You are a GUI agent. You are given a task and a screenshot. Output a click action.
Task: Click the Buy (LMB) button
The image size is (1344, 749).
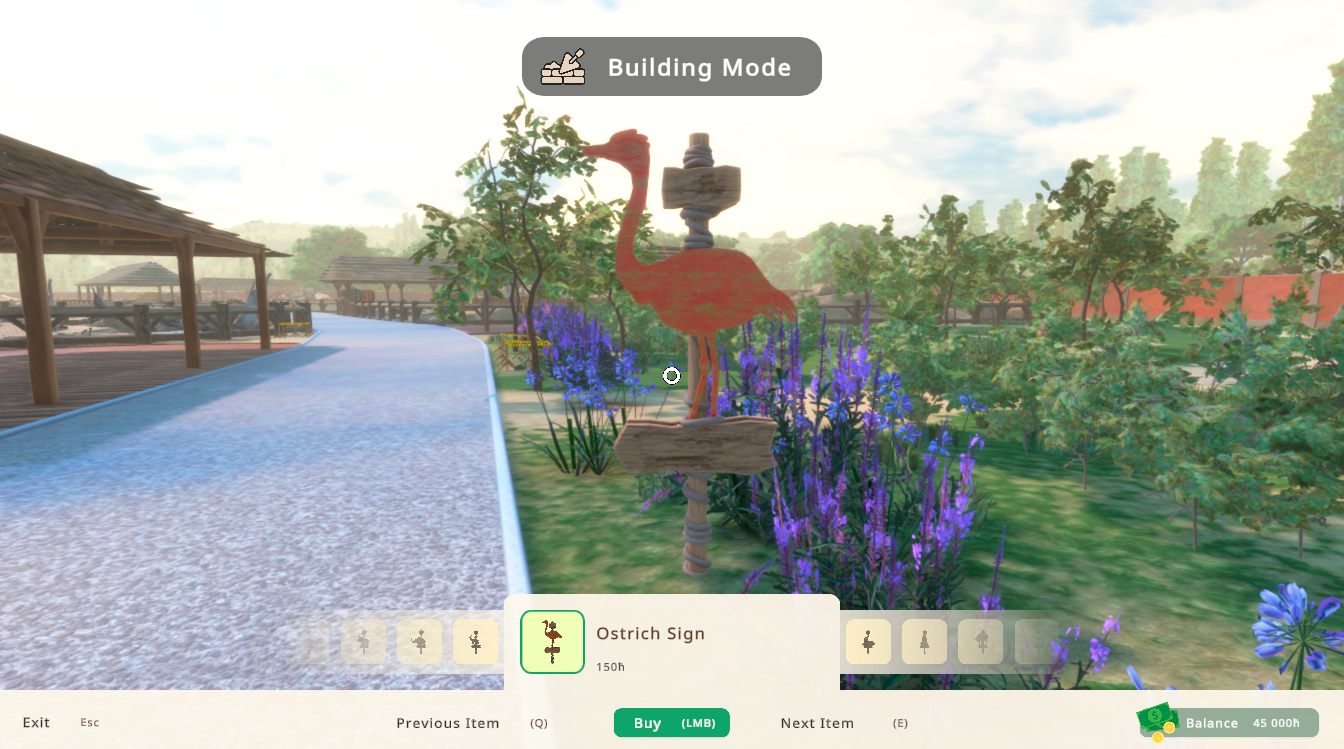pos(671,722)
